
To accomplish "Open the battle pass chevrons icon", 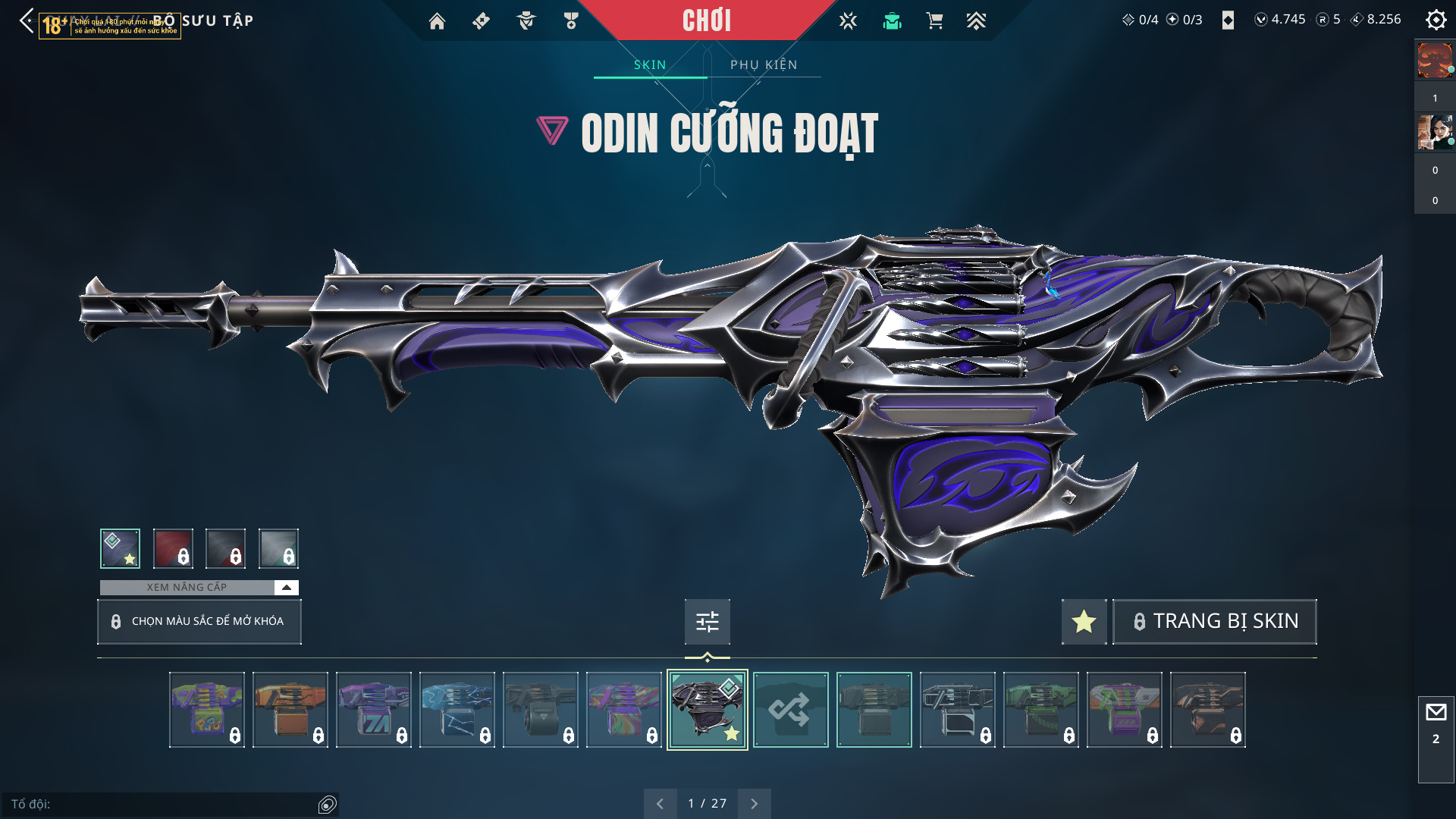I will coord(976,21).
